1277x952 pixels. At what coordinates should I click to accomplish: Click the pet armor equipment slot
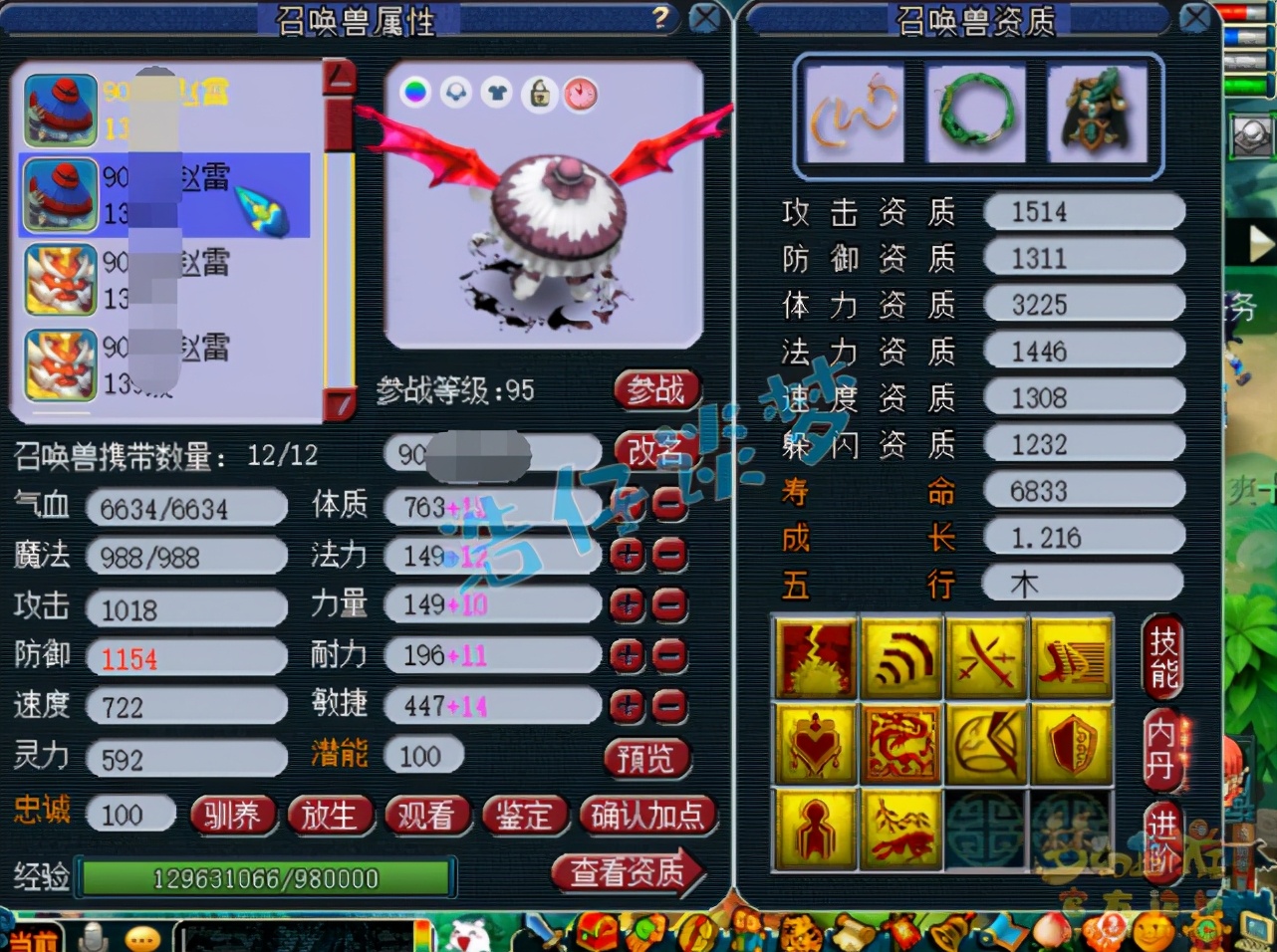coord(1096,113)
